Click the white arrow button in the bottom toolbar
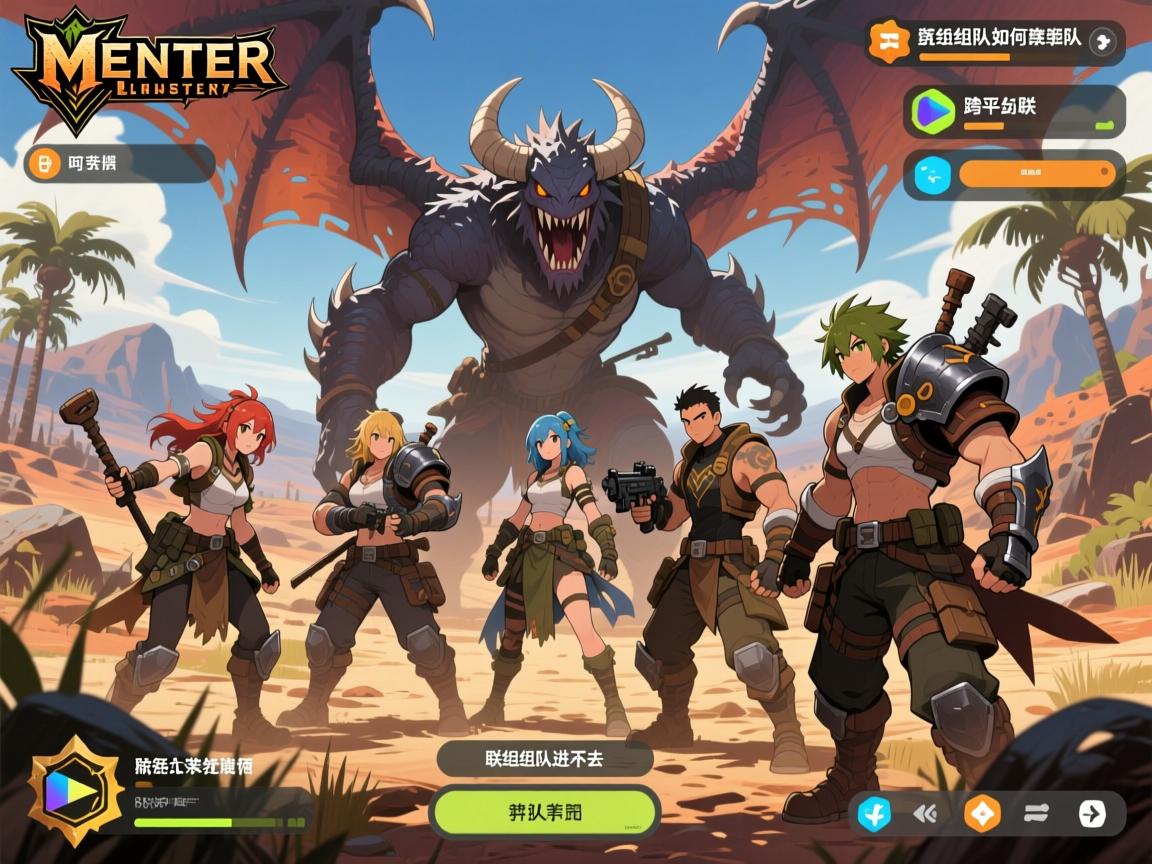This screenshot has height=864, width=1152. coord(1092,814)
